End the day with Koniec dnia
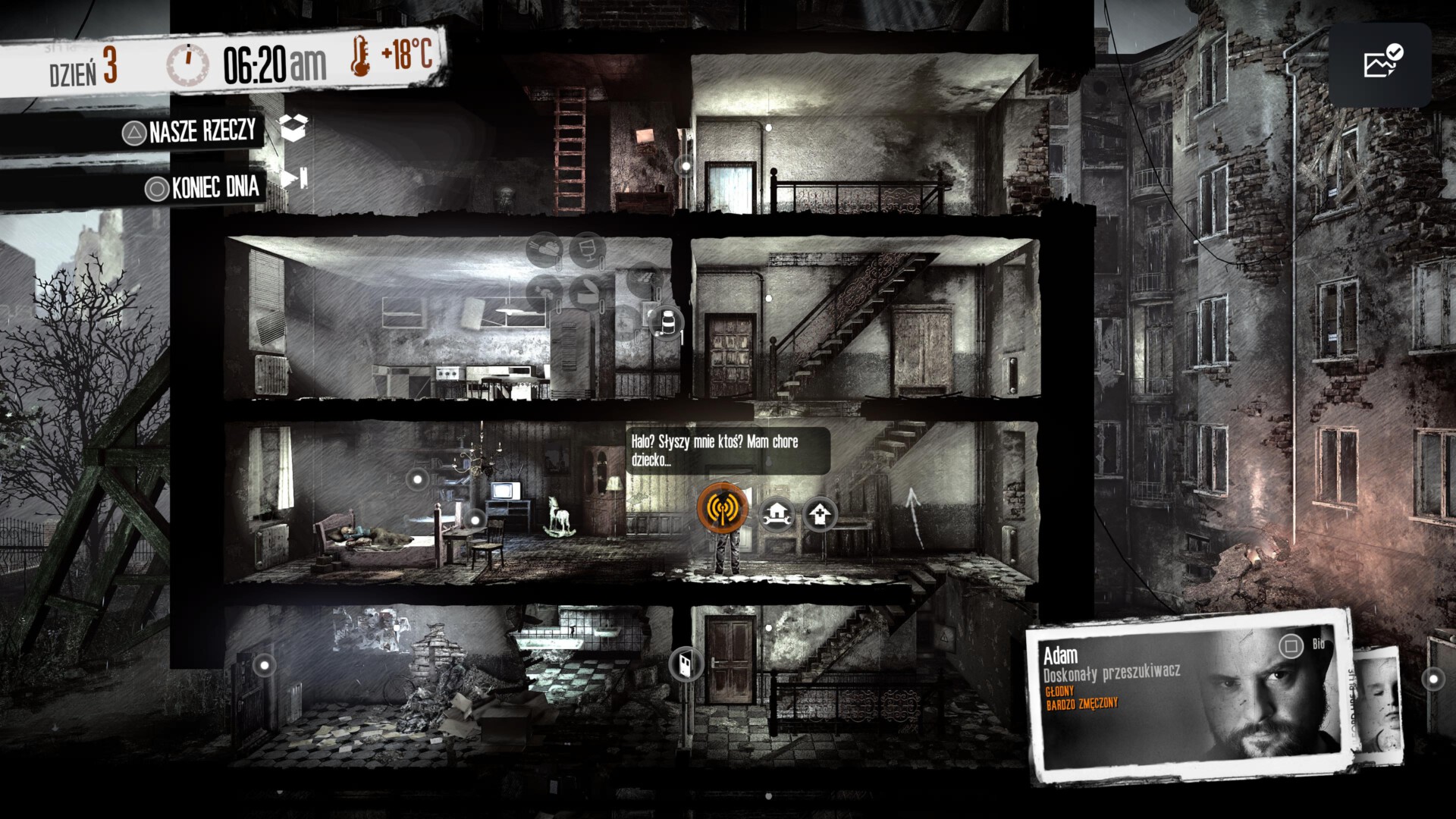The image size is (1456, 819). tap(215, 187)
